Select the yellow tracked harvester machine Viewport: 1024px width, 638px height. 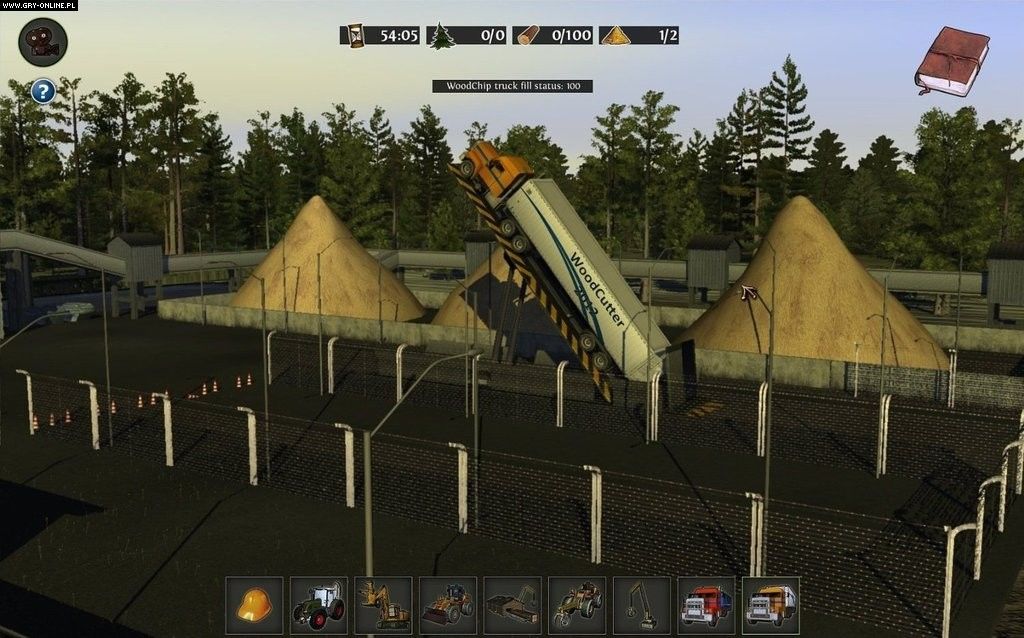pyautogui.click(x=383, y=605)
